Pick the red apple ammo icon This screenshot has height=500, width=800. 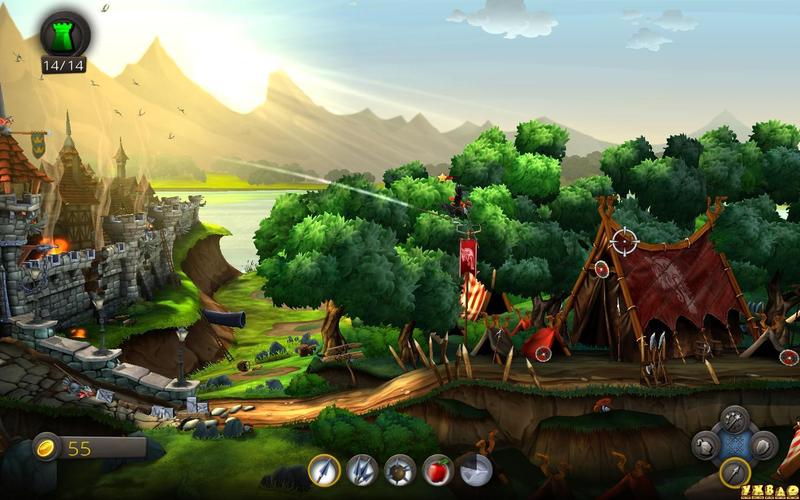pyautogui.click(x=438, y=469)
